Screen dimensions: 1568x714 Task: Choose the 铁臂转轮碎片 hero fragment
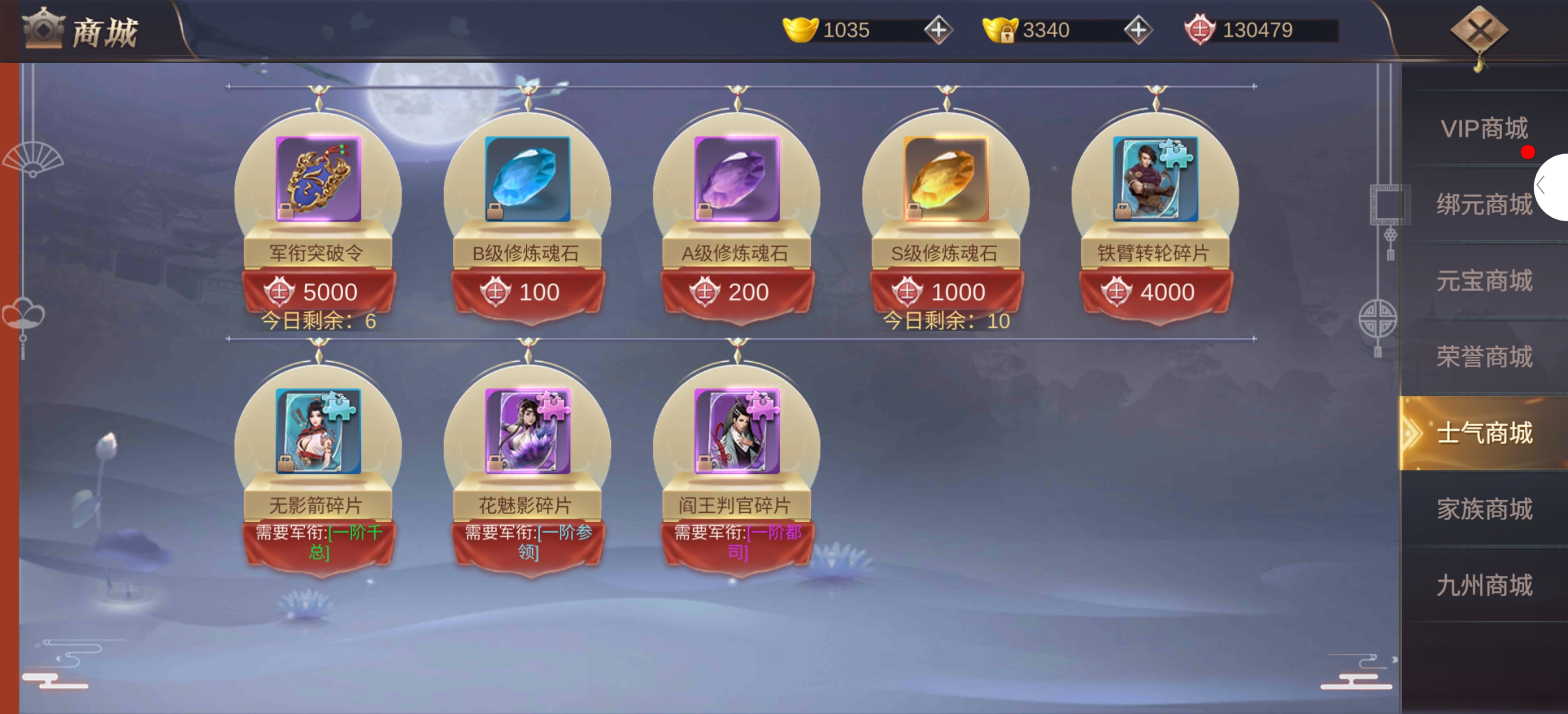(1156, 179)
